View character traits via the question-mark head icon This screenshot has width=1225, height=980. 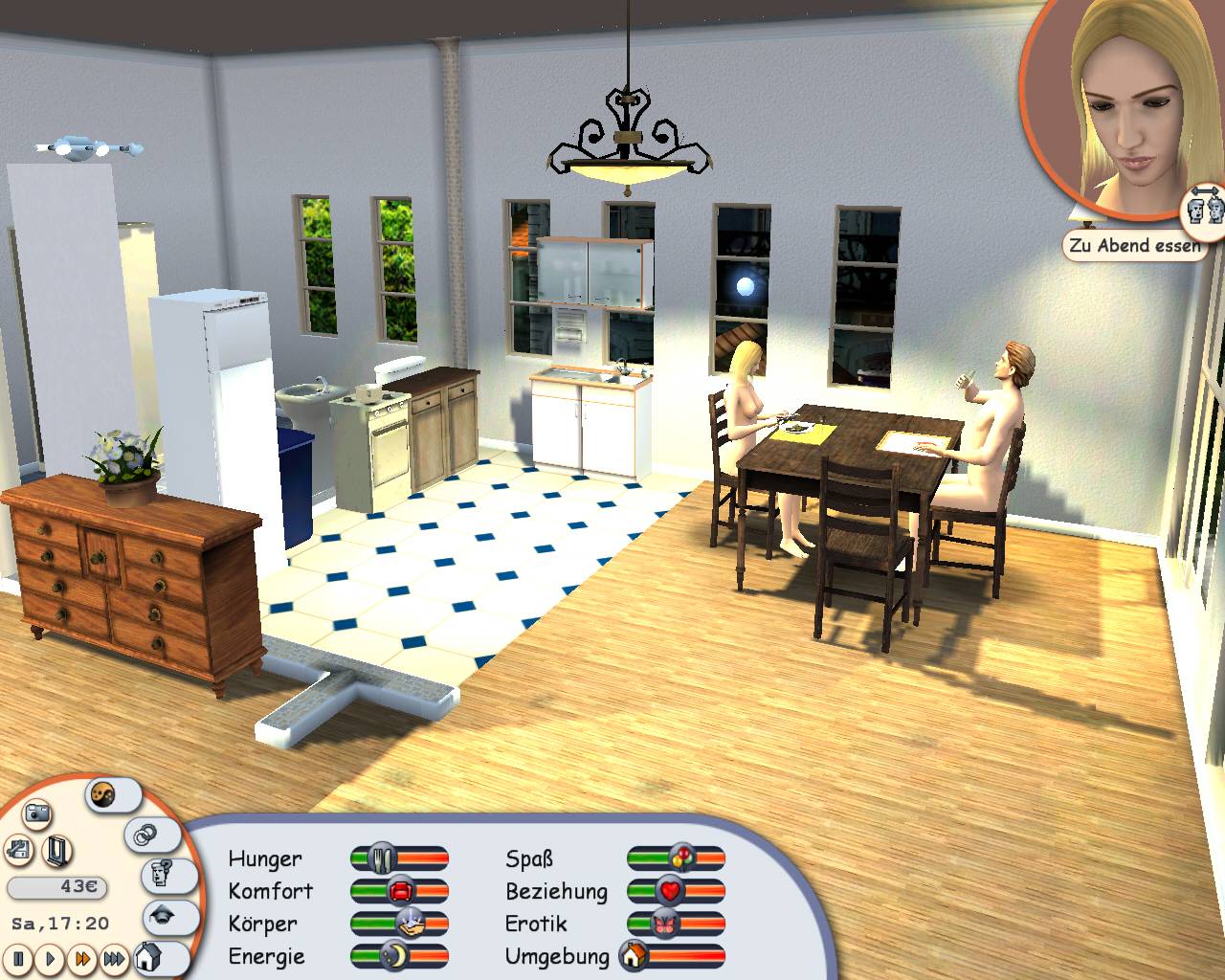[x=163, y=873]
